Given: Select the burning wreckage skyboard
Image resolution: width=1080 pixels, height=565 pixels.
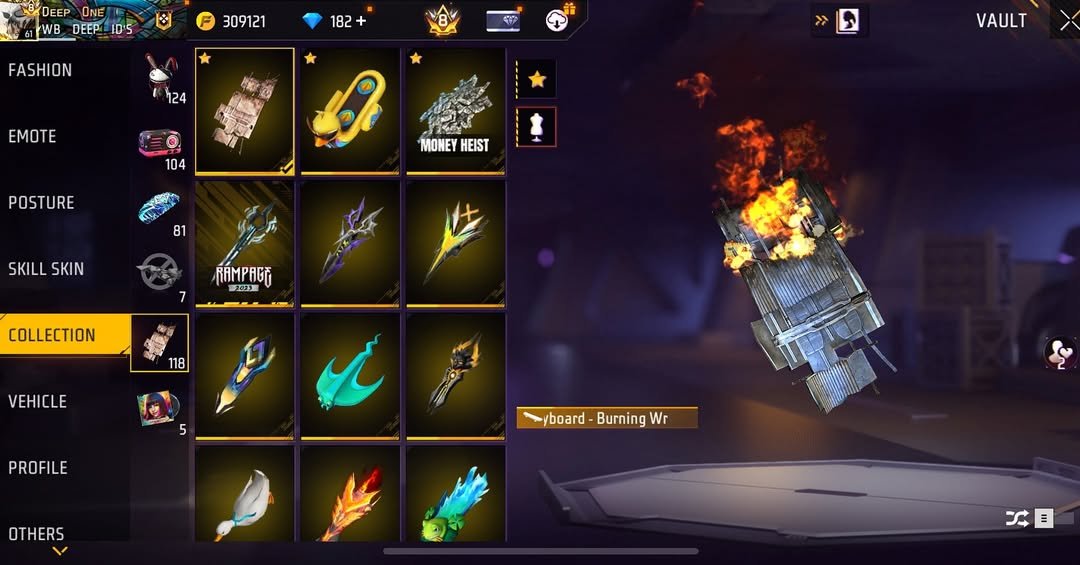Looking at the screenshot, I should pyautogui.click(x=245, y=111).
